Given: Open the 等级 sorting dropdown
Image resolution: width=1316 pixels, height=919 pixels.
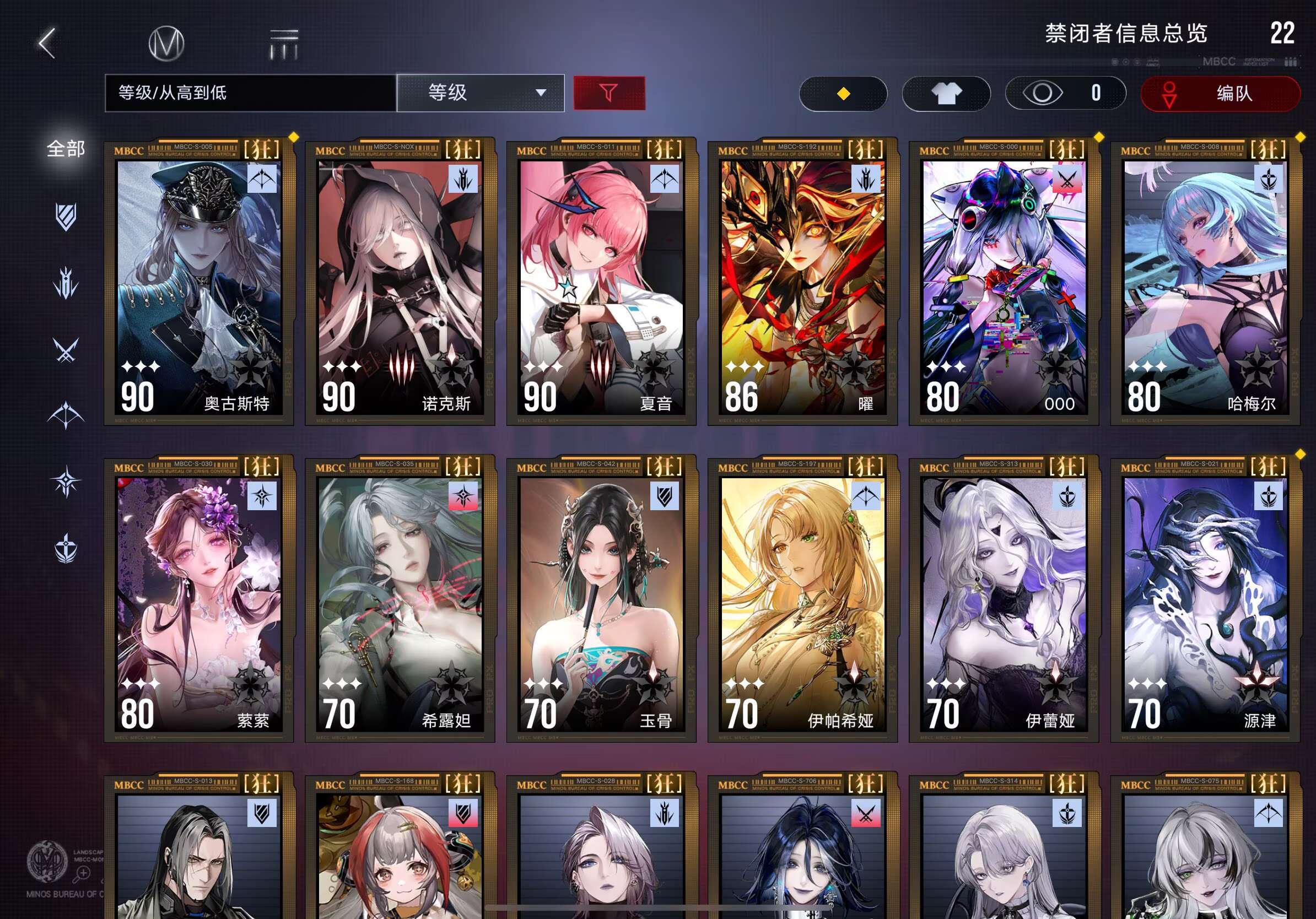Looking at the screenshot, I should tap(481, 93).
